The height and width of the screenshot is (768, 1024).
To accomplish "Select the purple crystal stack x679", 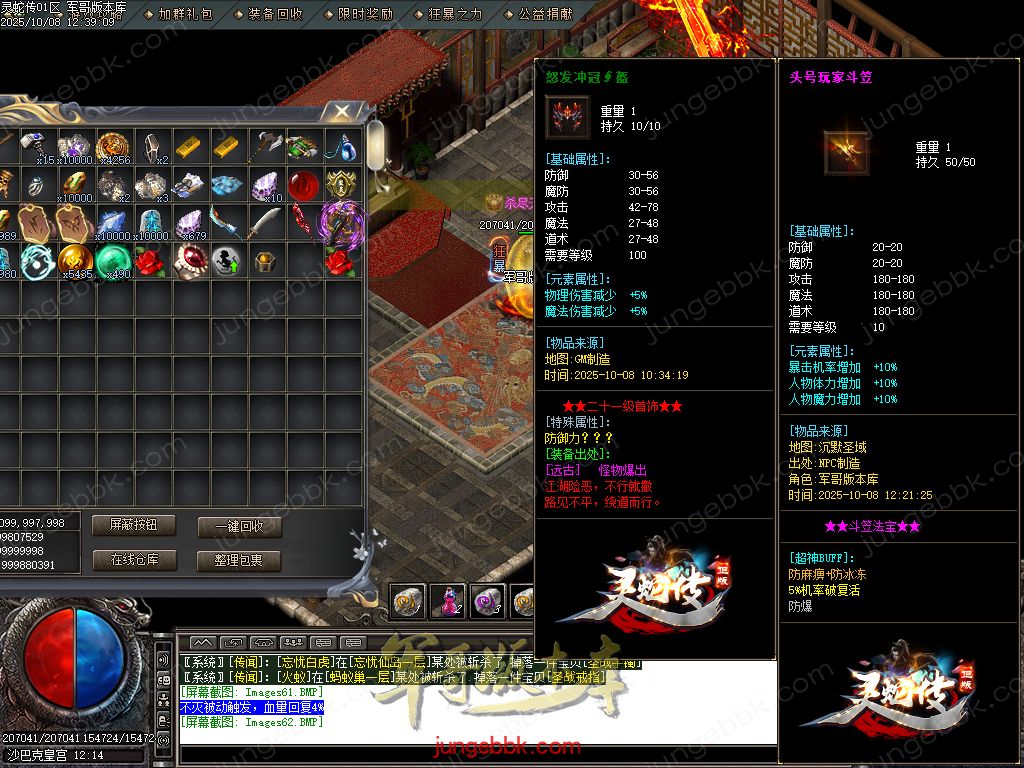I will (188, 222).
